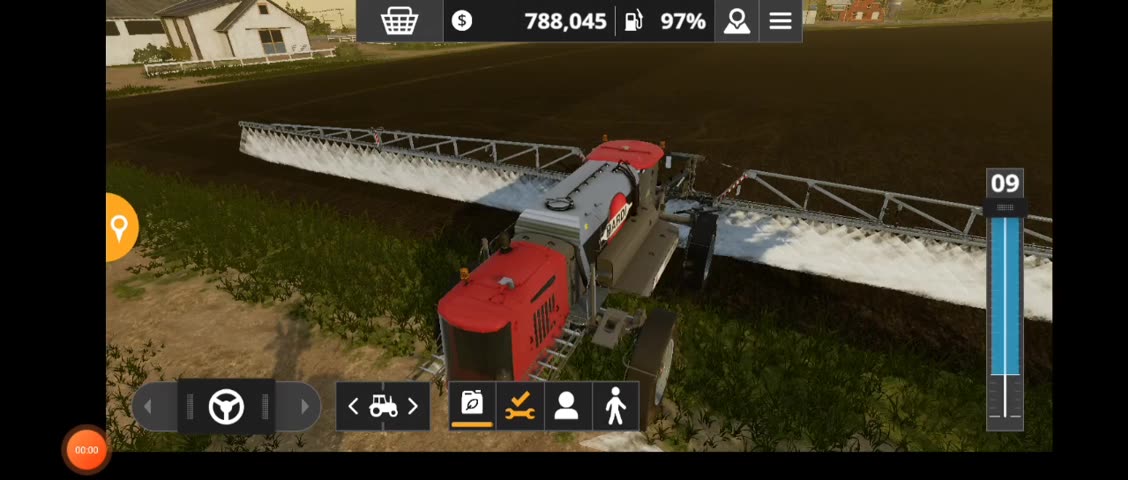The height and width of the screenshot is (480, 1128).
Task: Toggle the sprayer canister button
Action: pyautogui.click(x=472, y=405)
